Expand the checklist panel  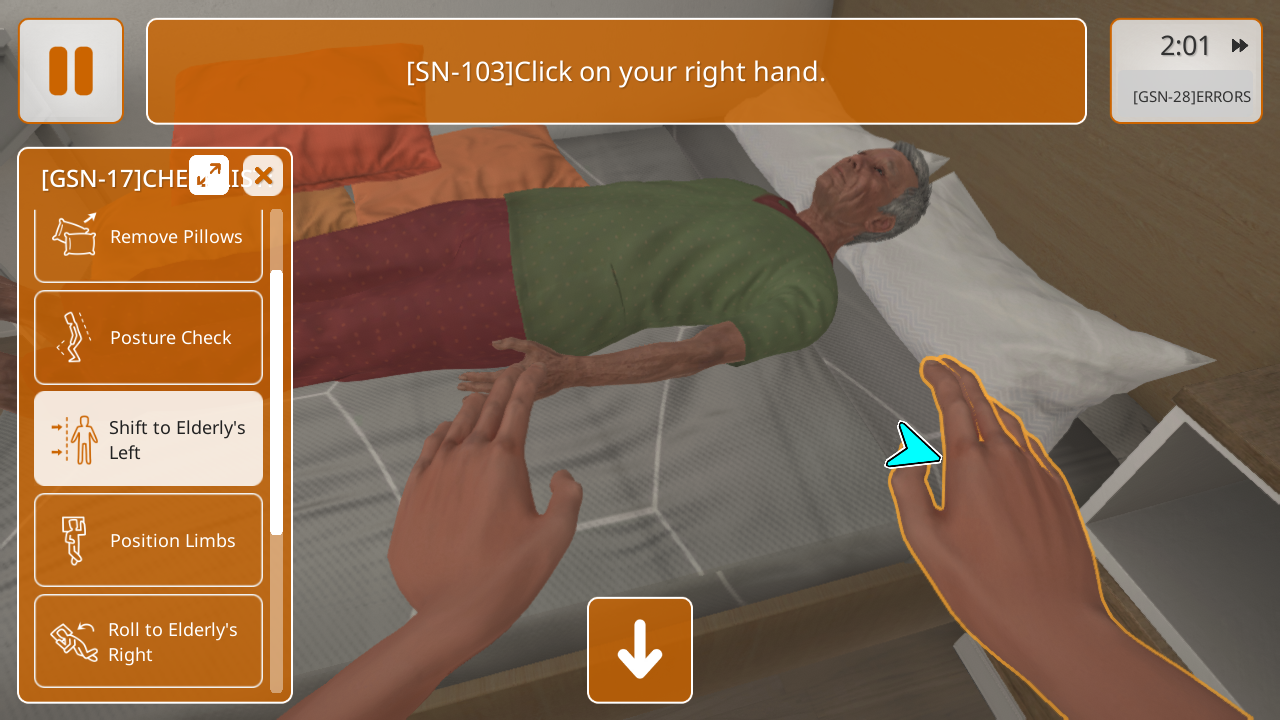(209, 175)
